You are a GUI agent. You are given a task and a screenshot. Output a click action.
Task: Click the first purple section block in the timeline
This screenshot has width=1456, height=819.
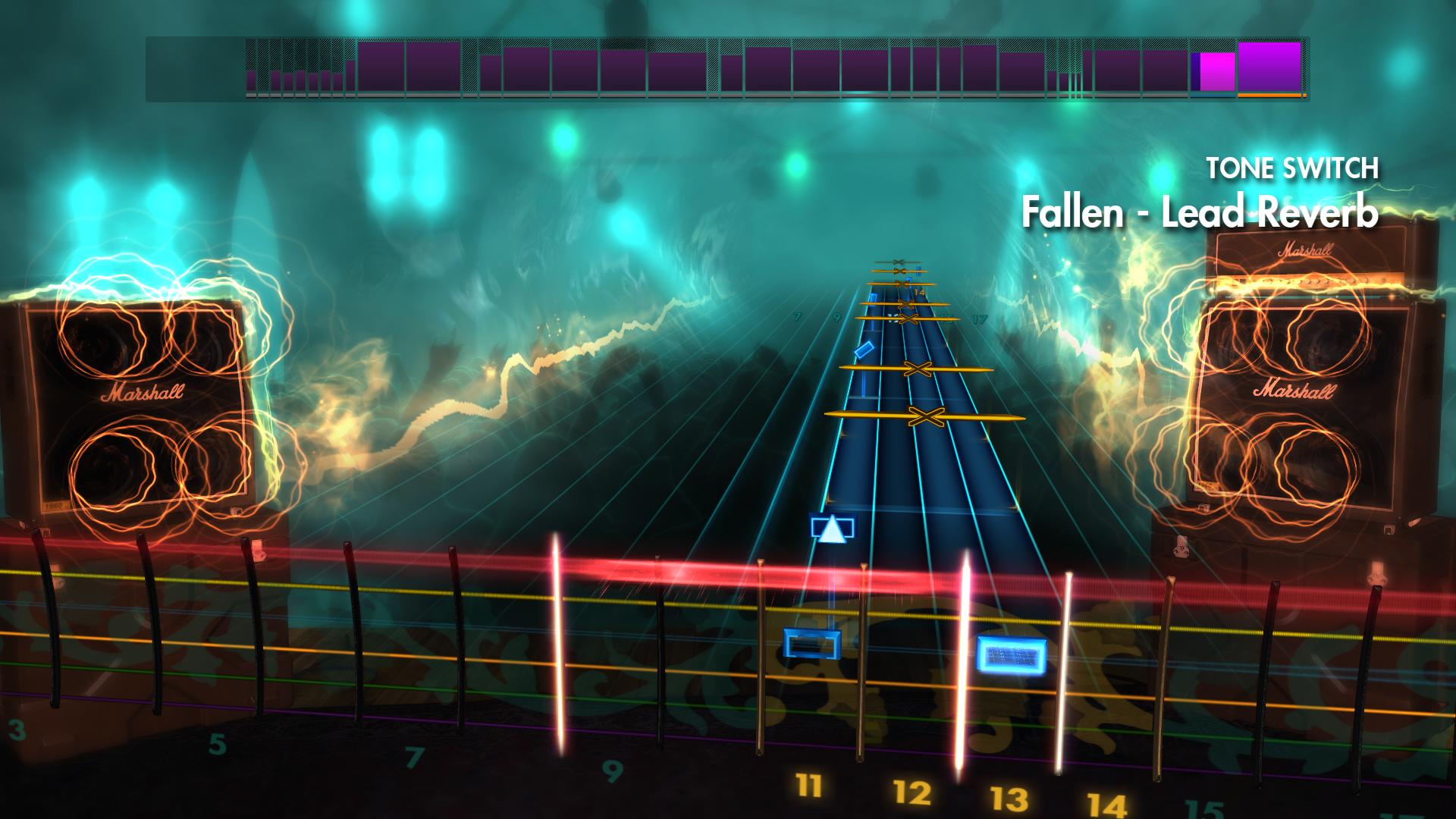(382, 67)
